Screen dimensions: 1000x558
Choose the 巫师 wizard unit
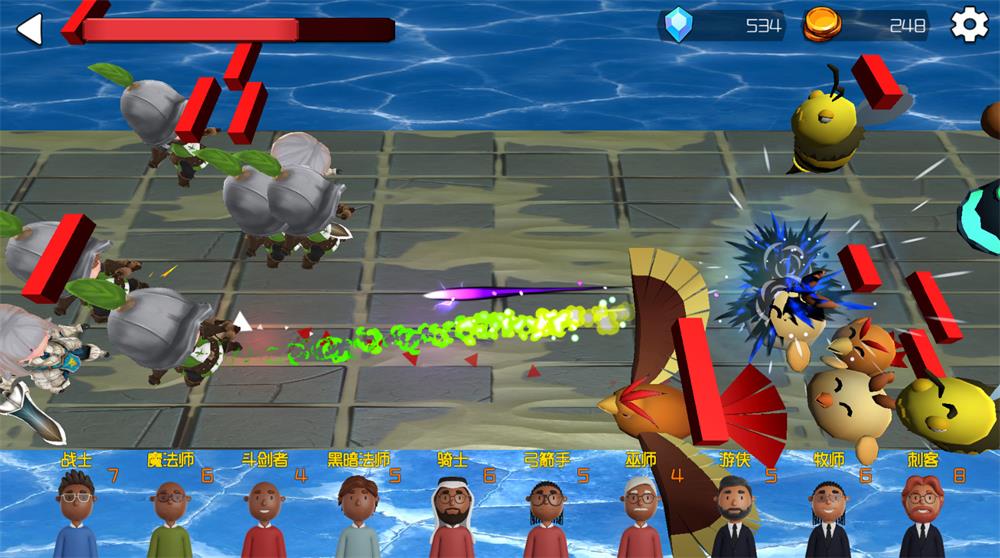click(640, 510)
